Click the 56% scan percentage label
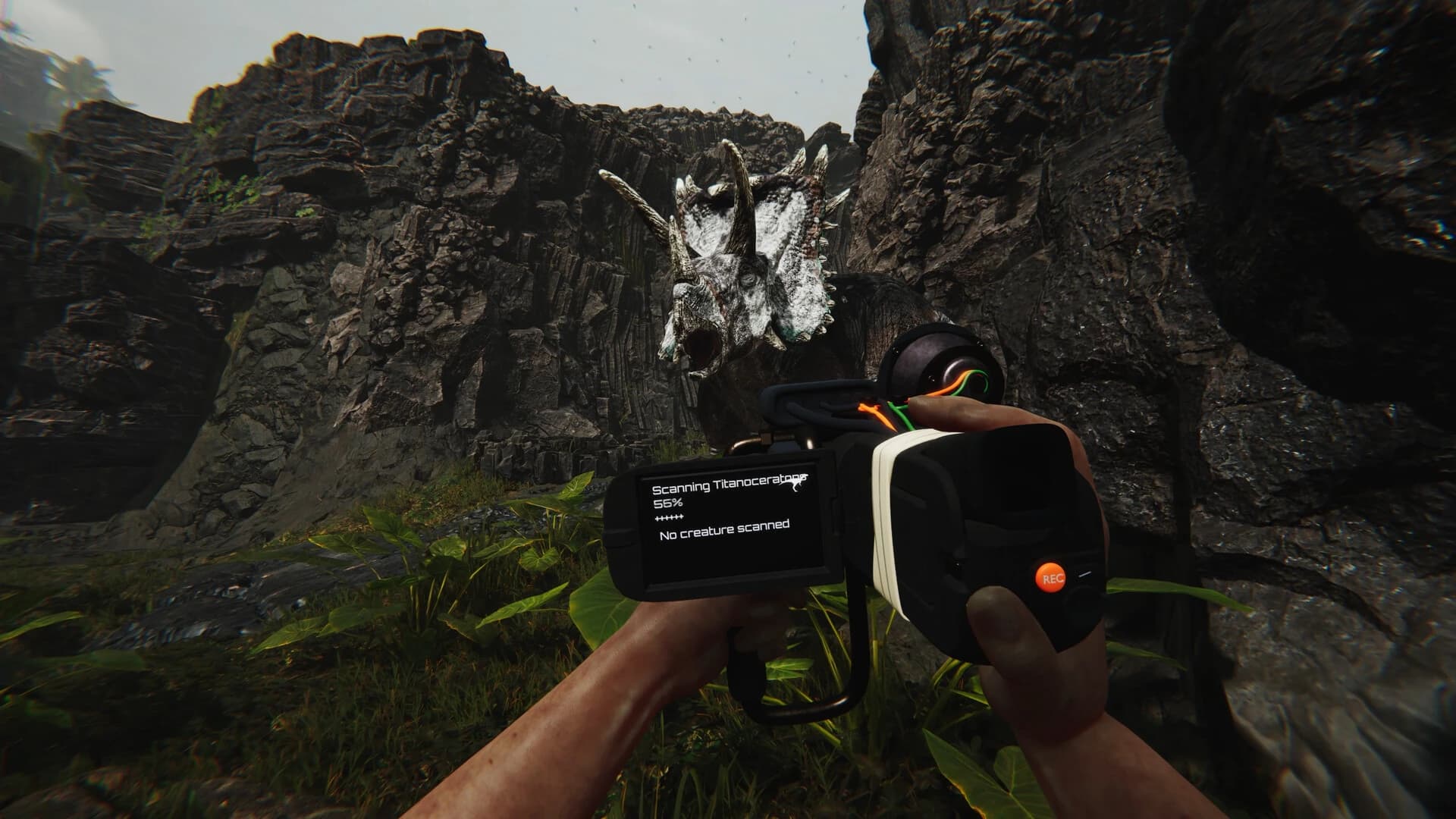 (x=667, y=503)
